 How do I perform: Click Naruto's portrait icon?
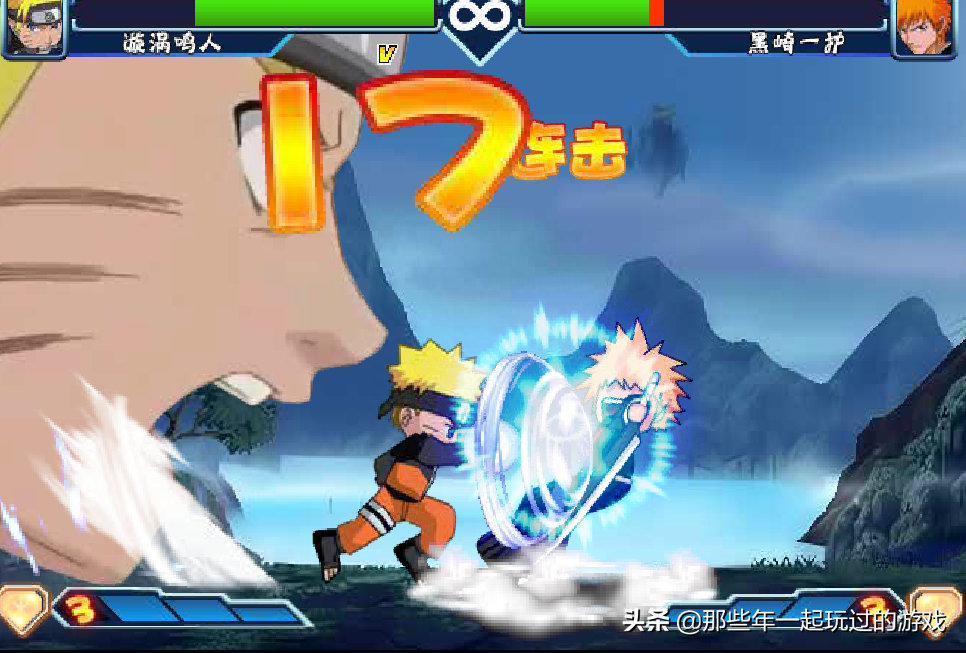[33, 26]
